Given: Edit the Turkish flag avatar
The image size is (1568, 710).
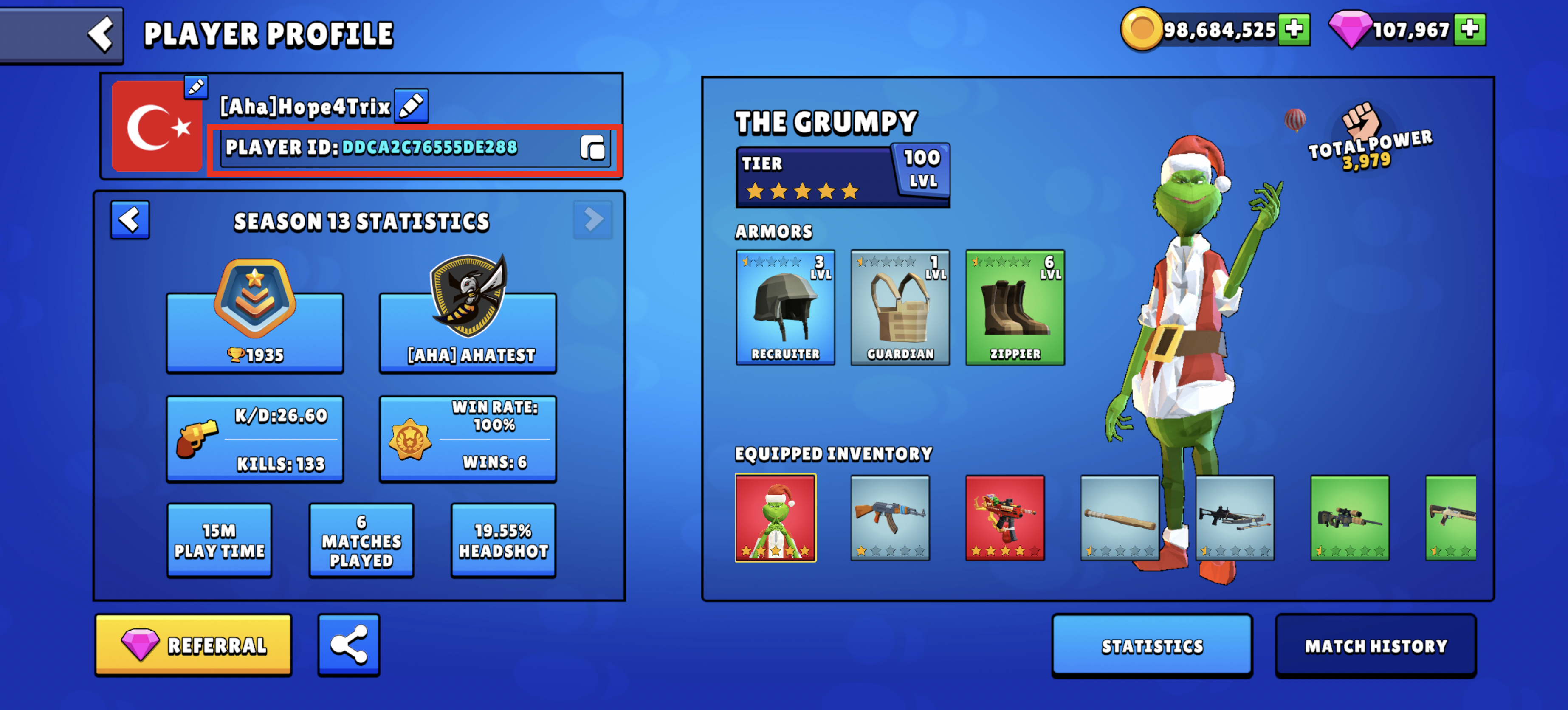Looking at the screenshot, I should tap(196, 87).
